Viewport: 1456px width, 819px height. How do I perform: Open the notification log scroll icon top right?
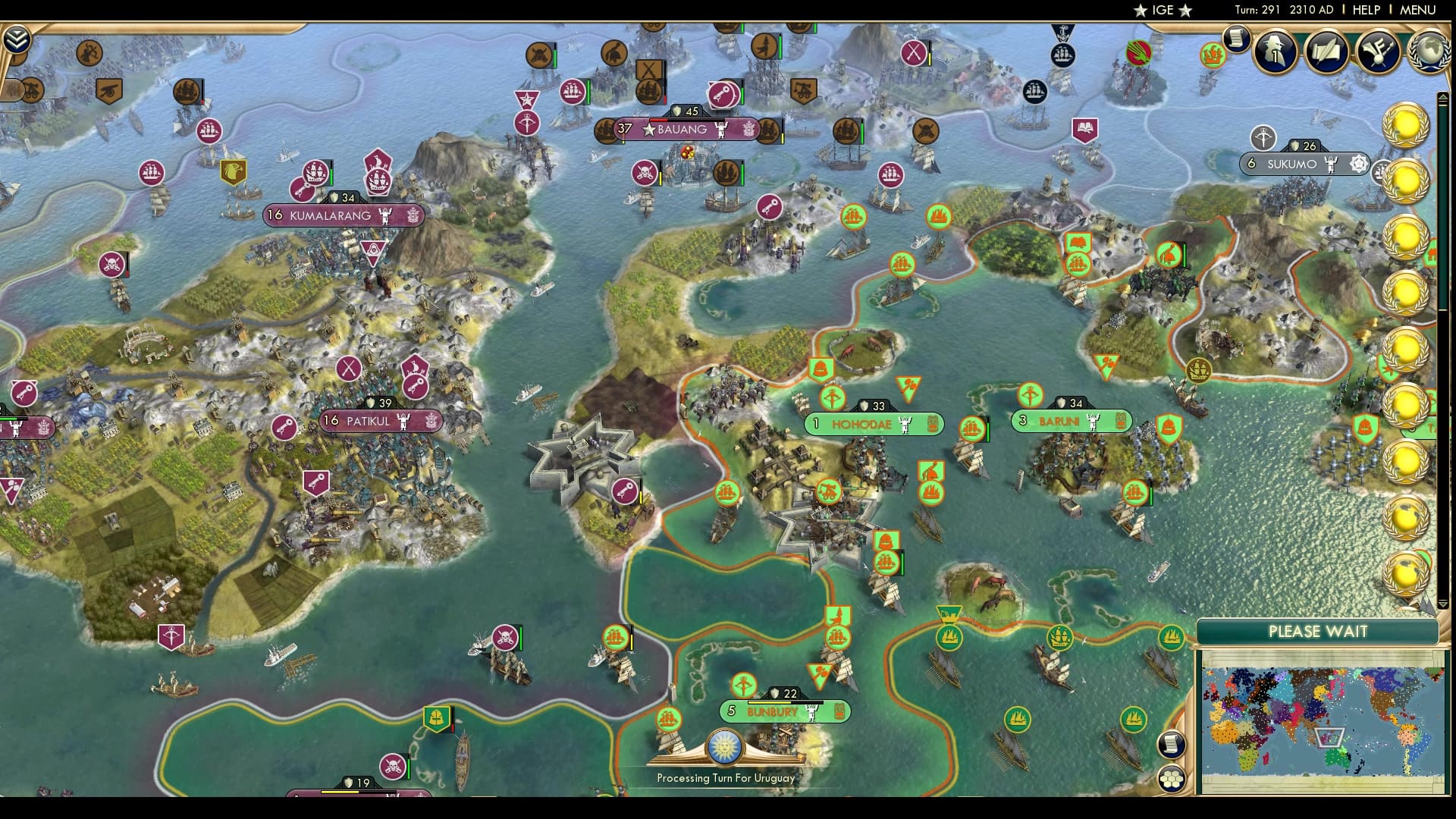1235,38
